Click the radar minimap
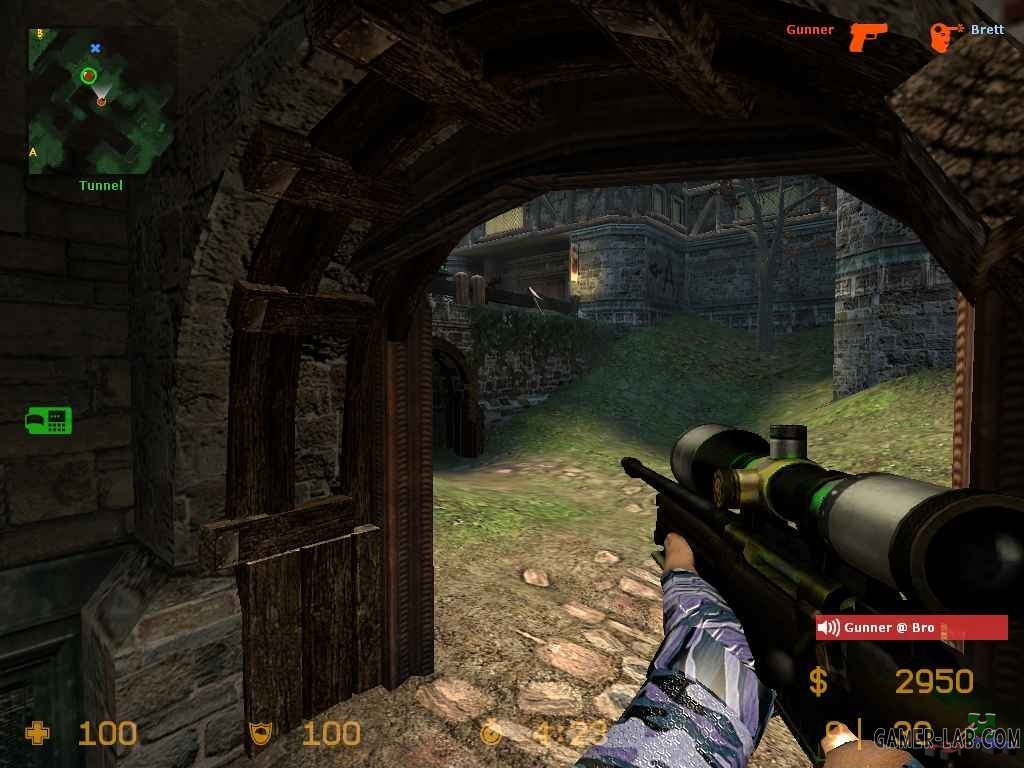 pyautogui.click(x=100, y=100)
